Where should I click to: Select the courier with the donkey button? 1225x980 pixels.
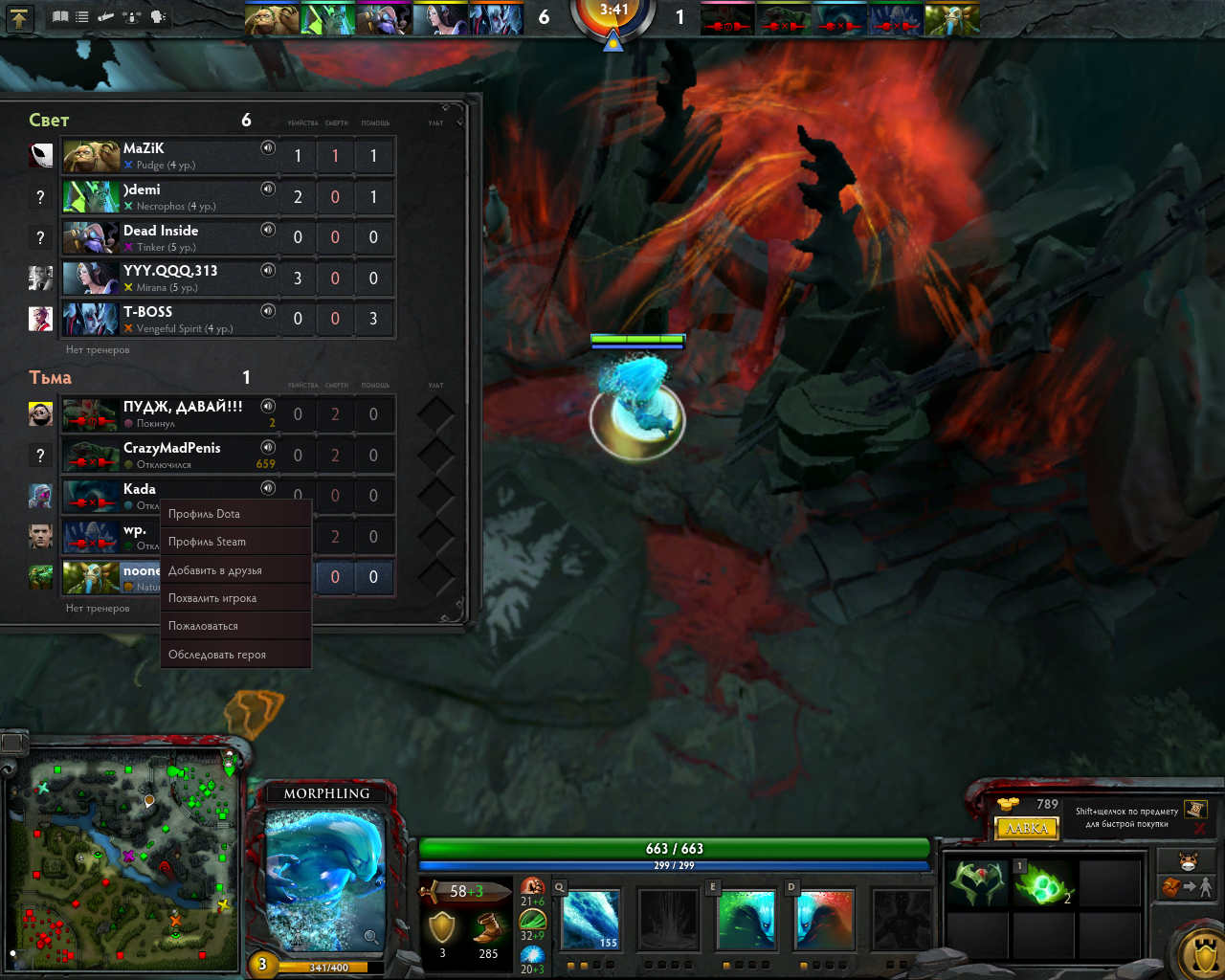(1188, 859)
